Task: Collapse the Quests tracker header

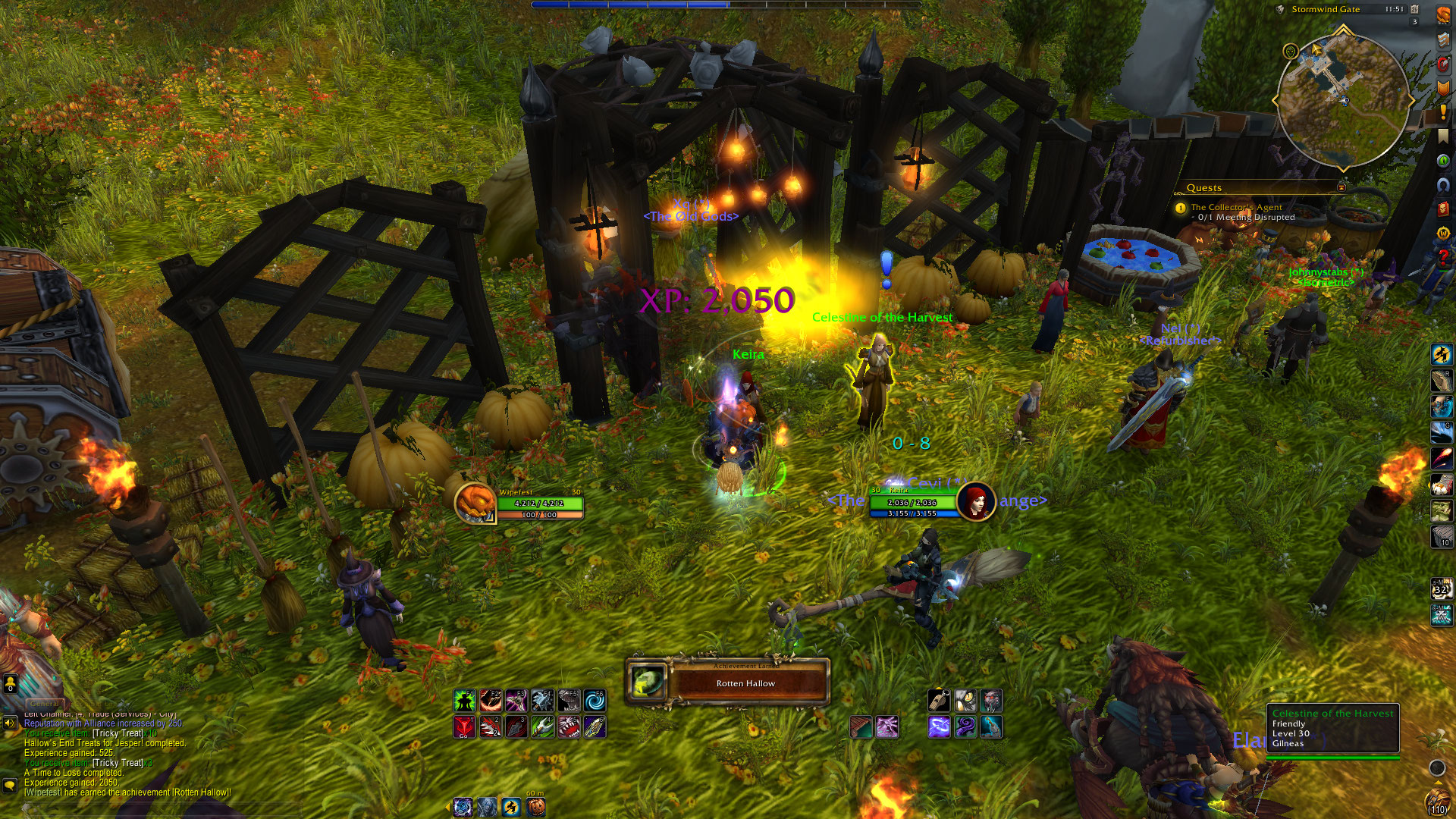Action: pos(1341,187)
